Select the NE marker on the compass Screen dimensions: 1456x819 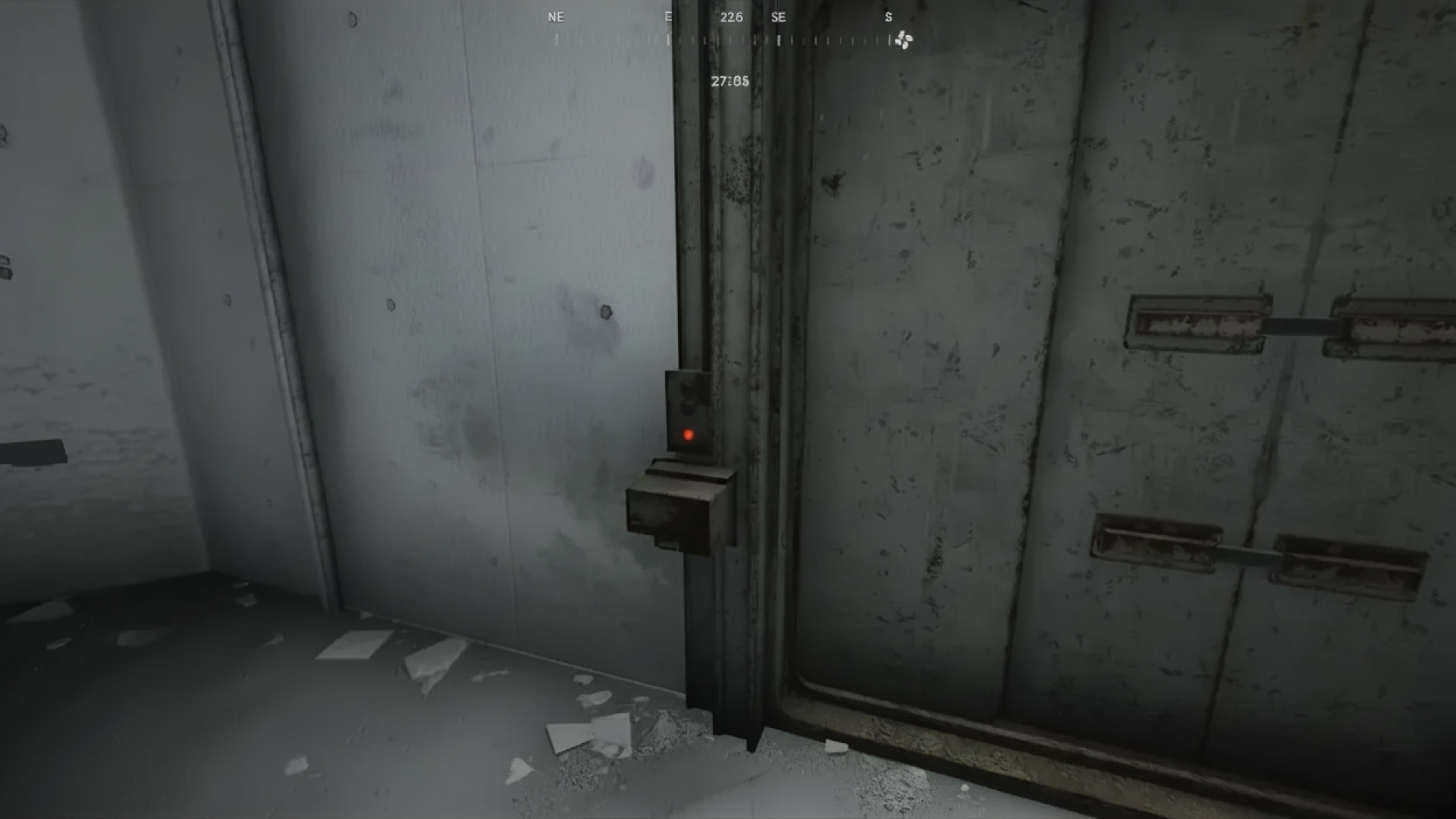pos(555,17)
